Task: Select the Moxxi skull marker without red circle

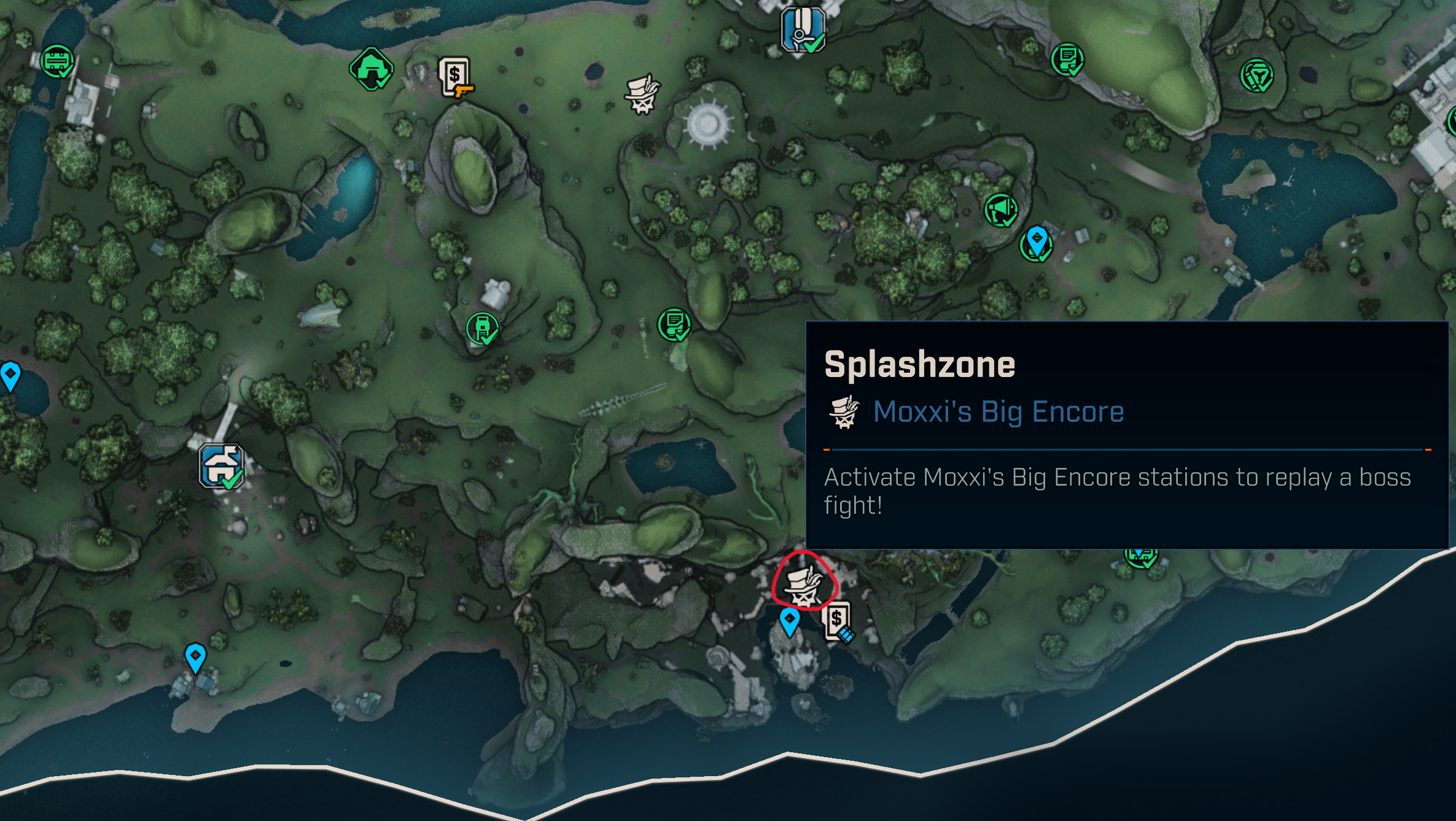Action: [642, 95]
